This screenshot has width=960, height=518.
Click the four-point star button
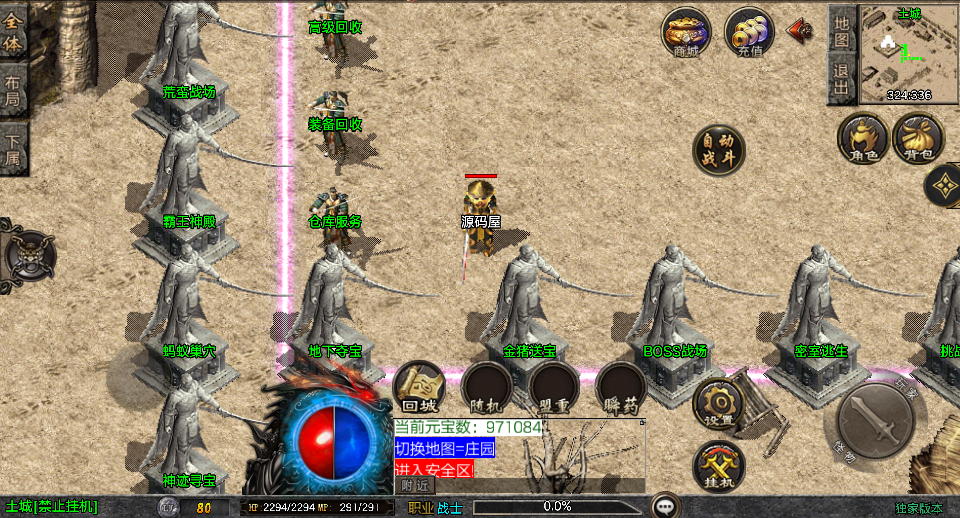pos(943,184)
